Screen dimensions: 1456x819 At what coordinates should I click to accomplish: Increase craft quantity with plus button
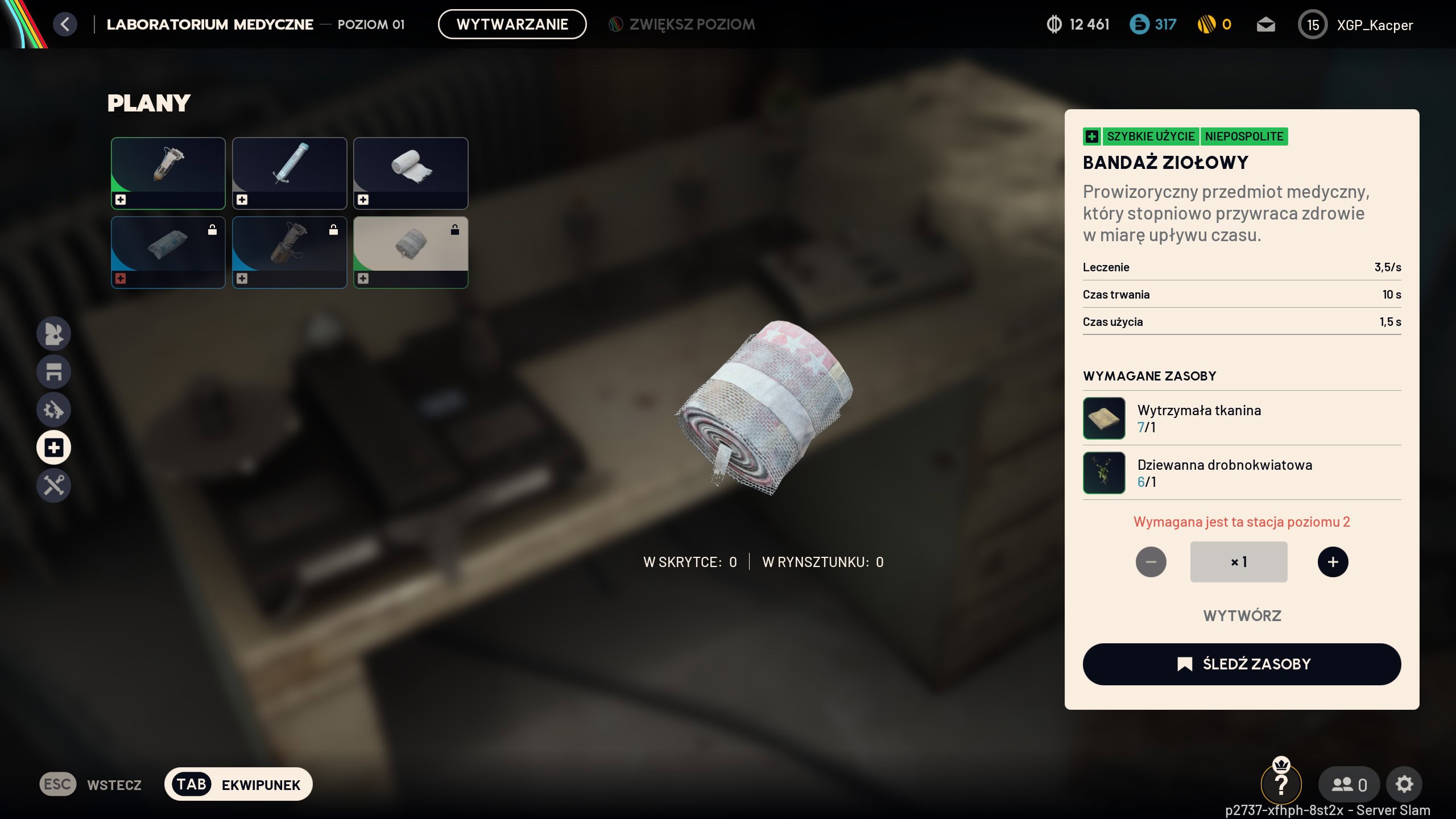1333,562
